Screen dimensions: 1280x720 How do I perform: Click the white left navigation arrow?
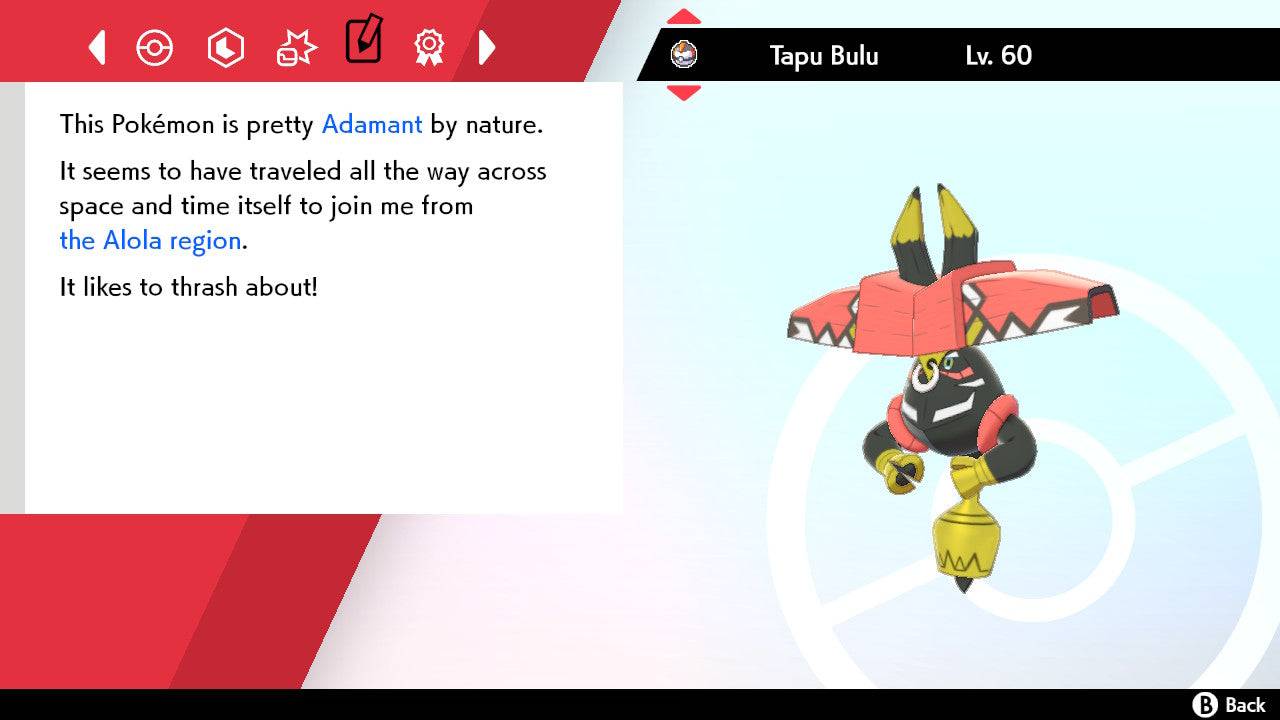pyautogui.click(x=96, y=46)
